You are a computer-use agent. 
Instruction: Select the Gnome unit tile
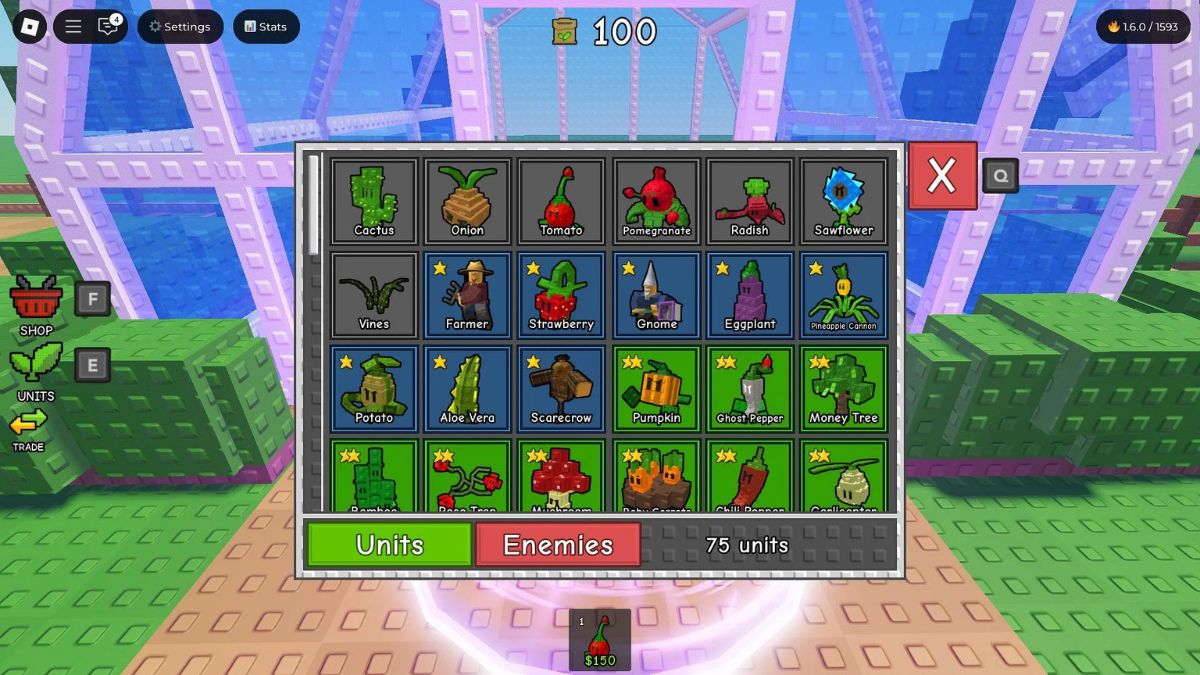tap(657, 296)
